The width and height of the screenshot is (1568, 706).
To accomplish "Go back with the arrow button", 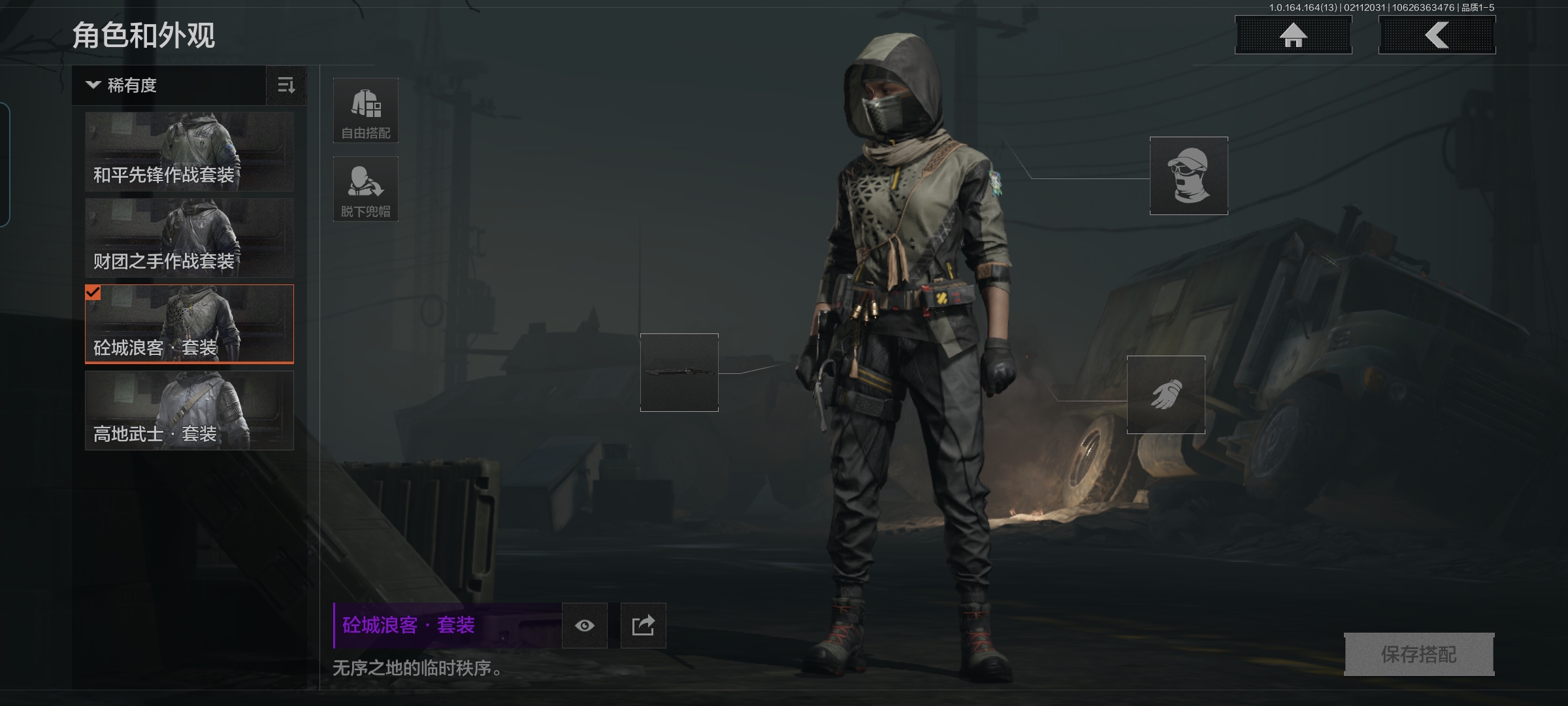I will click(x=1437, y=35).
